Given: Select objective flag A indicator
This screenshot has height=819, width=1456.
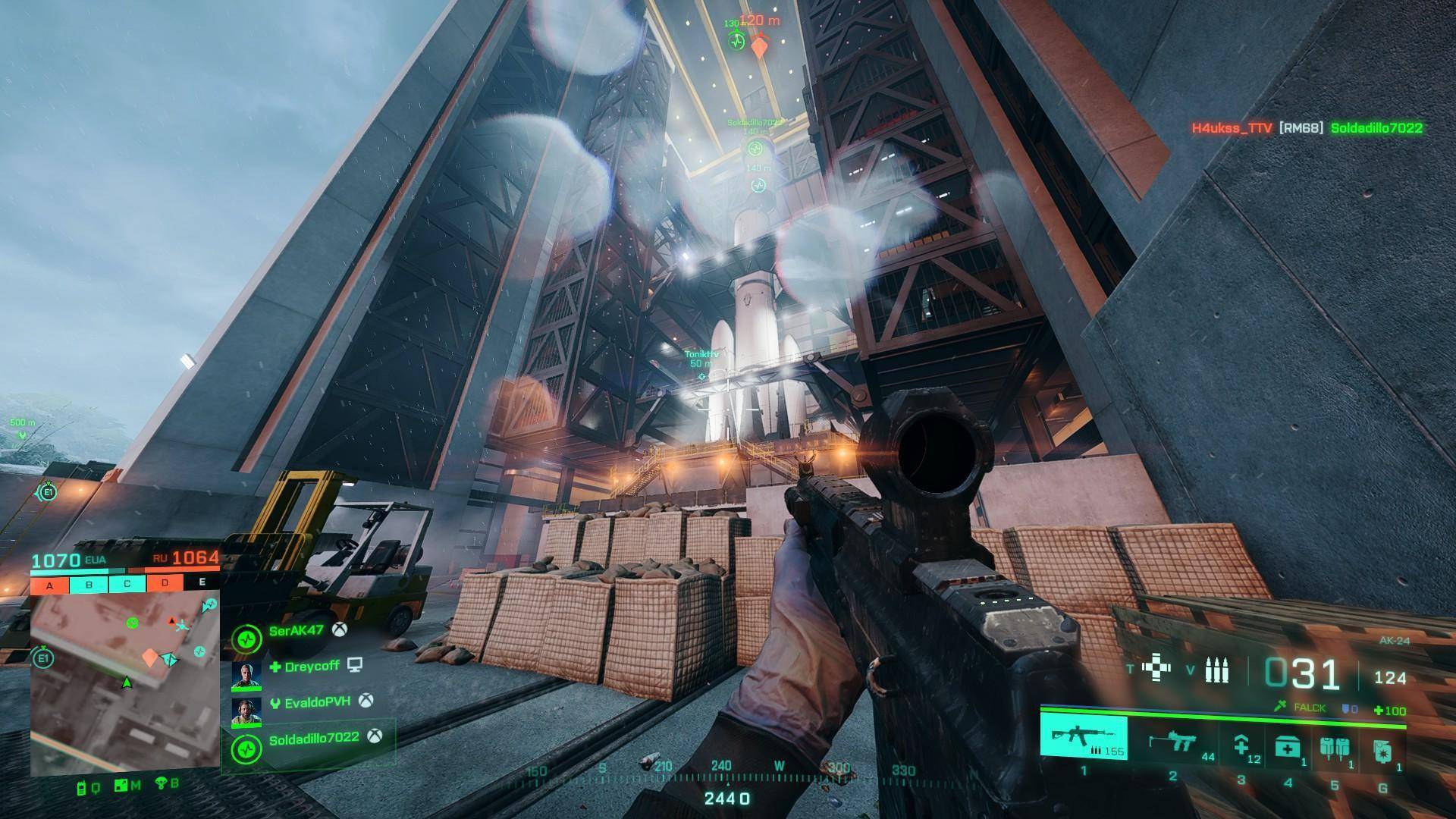Looking at the screenshot, I should point(49,585).
